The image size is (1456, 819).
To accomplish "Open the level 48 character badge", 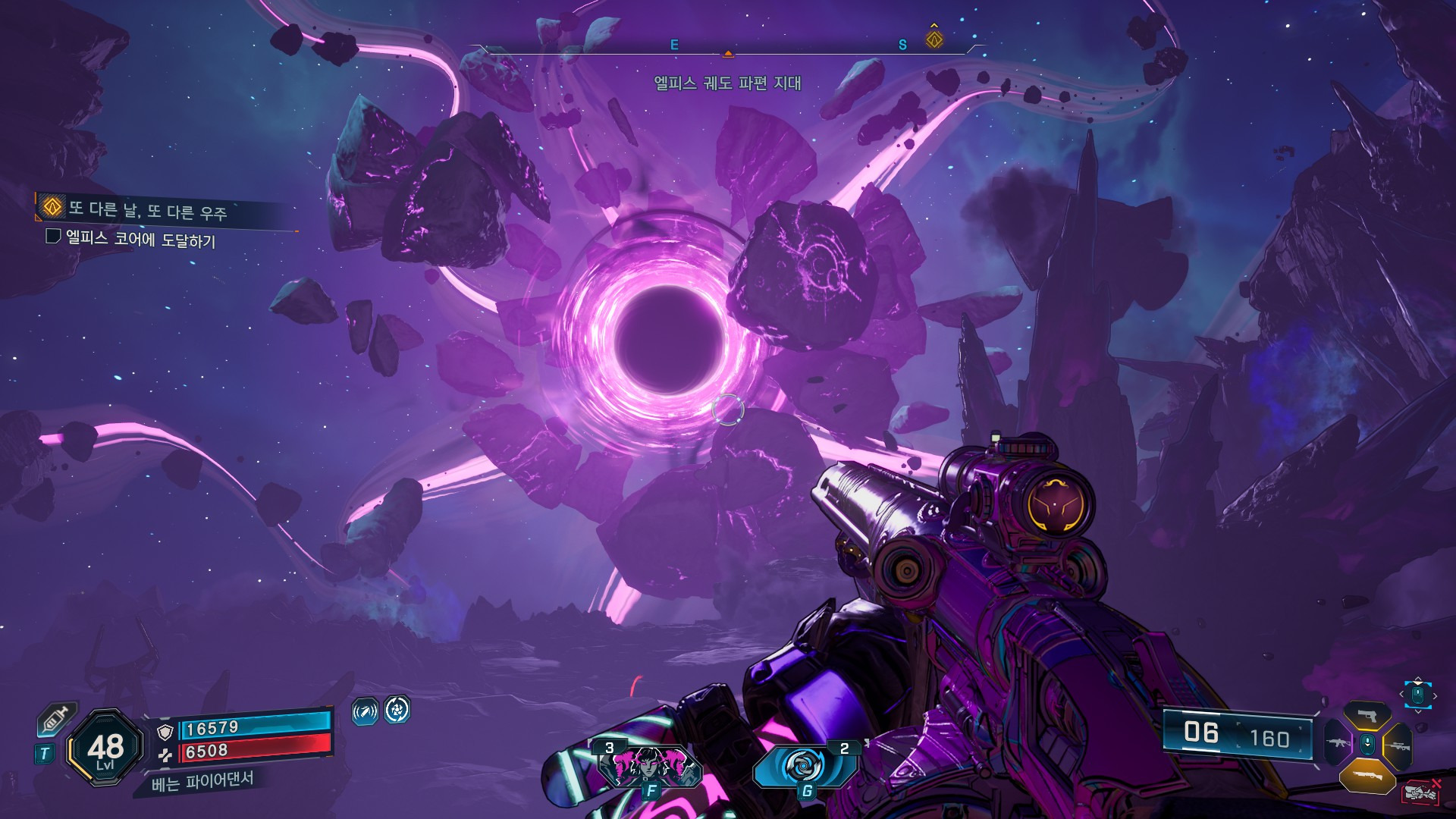I will click(x=105, y=748).
